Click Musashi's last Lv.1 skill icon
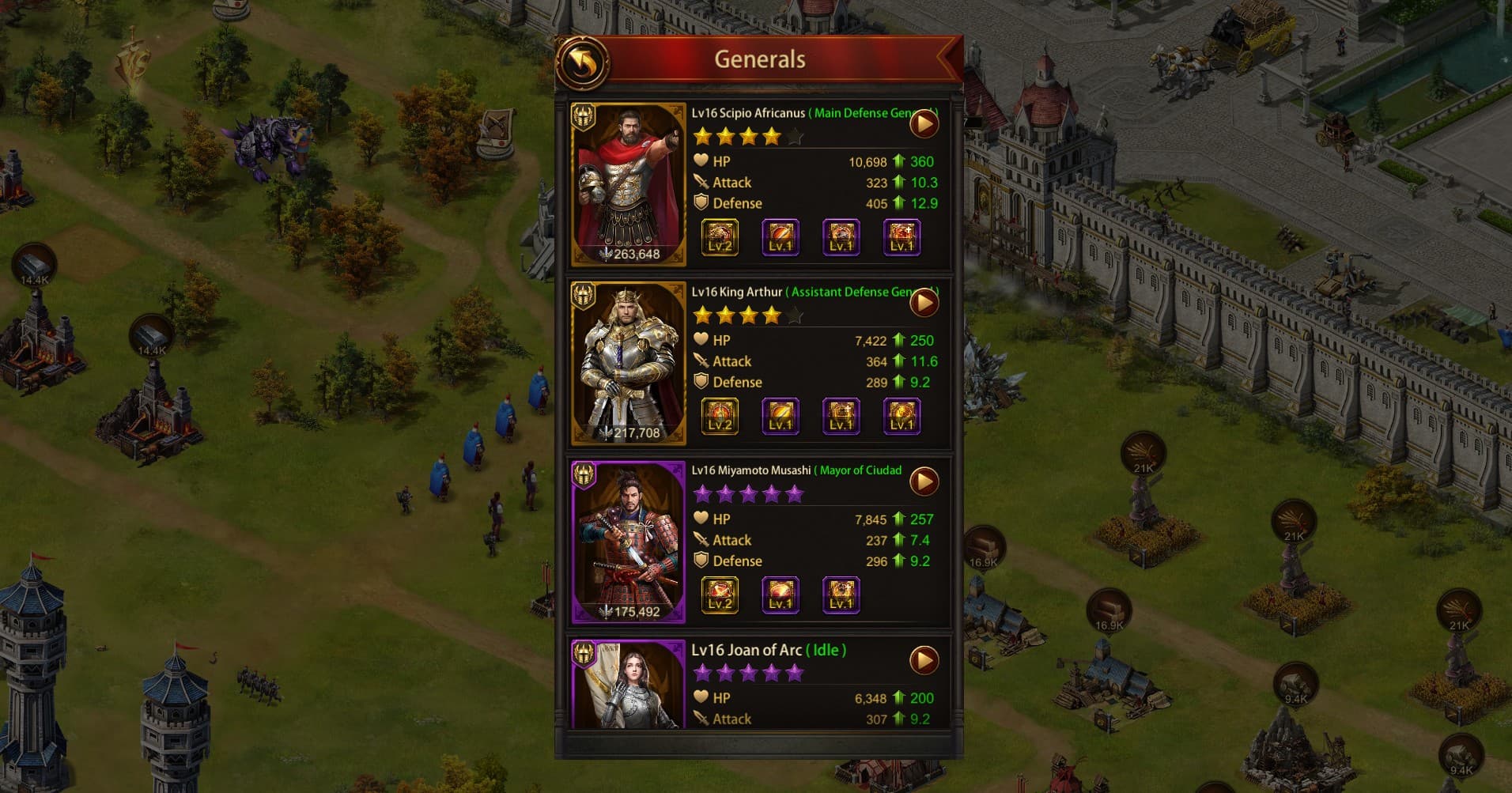The height and width of the screenshot is (793, 1512). [x=841, y=595]
